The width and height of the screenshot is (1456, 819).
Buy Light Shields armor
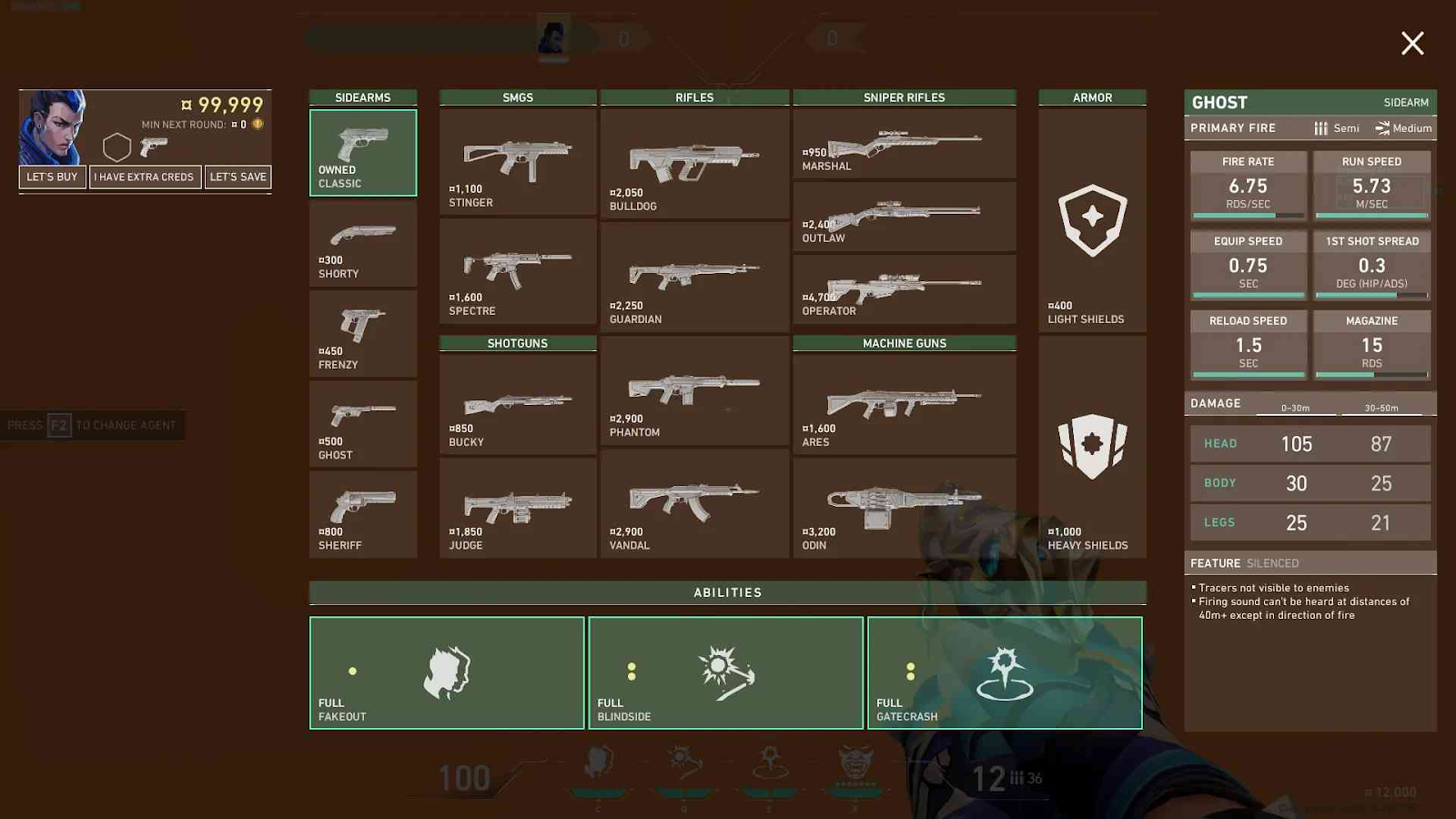(x=1092, y=220)
